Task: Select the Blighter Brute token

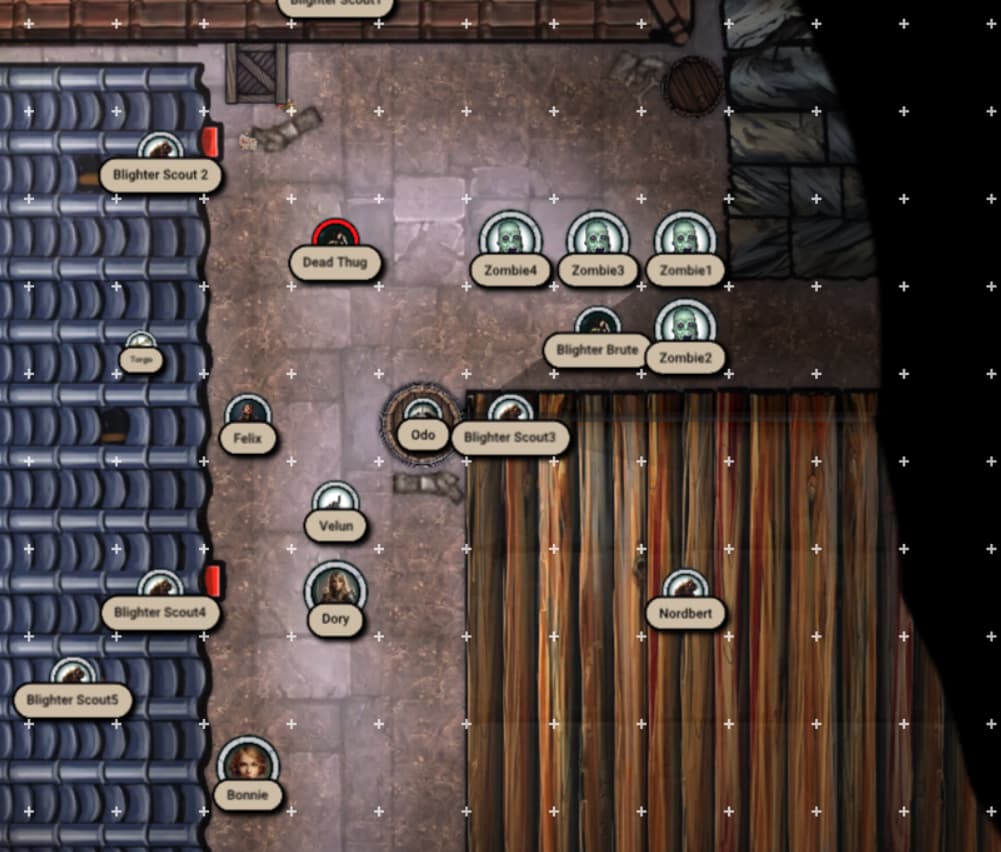Action: [598, 326]
